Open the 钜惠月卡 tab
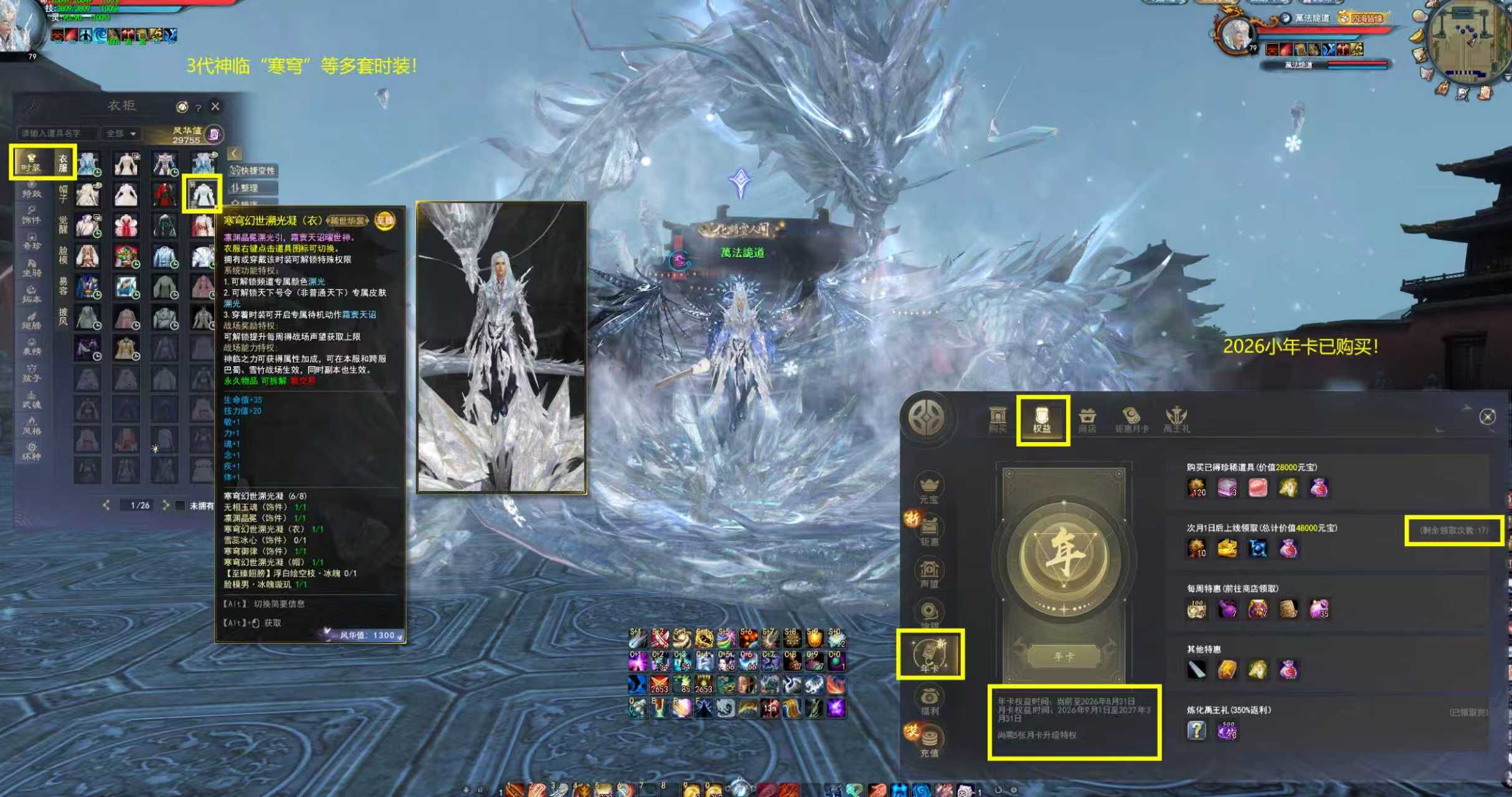Screen dimensions: 1512x797 (1132, 420)
